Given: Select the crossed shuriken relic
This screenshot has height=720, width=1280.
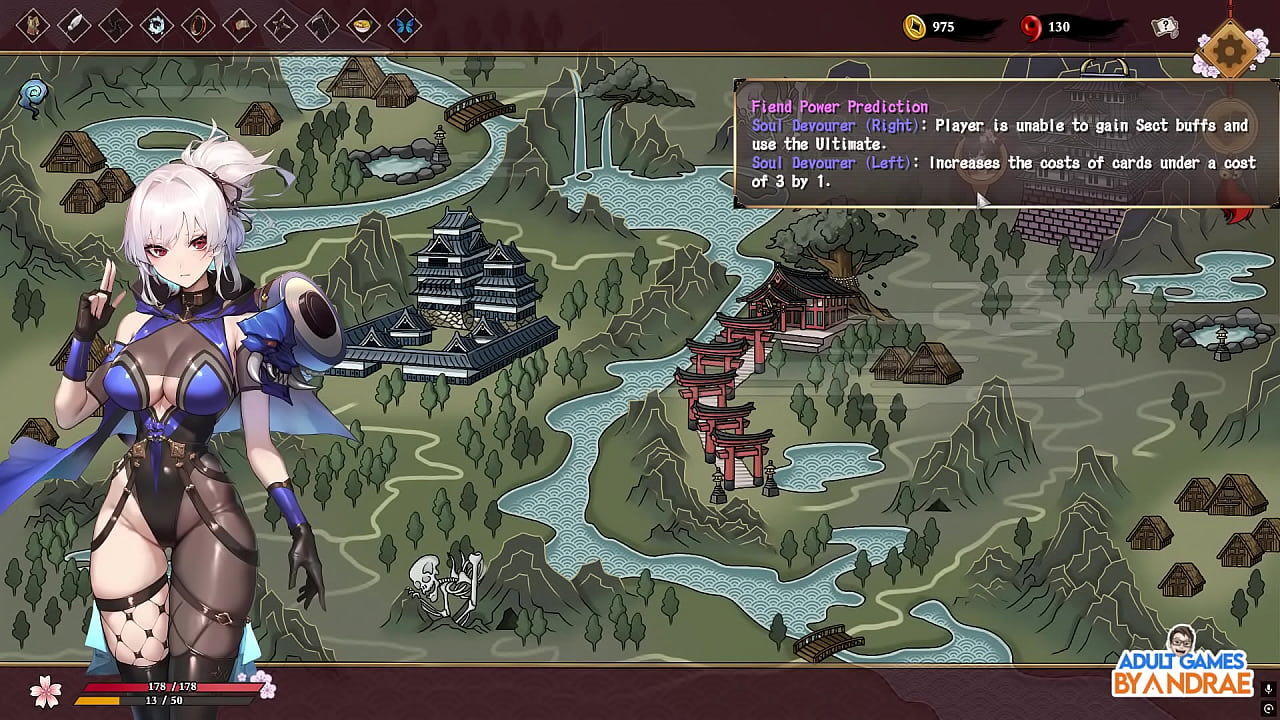Looking at the screenshot, I should [281, 26].
